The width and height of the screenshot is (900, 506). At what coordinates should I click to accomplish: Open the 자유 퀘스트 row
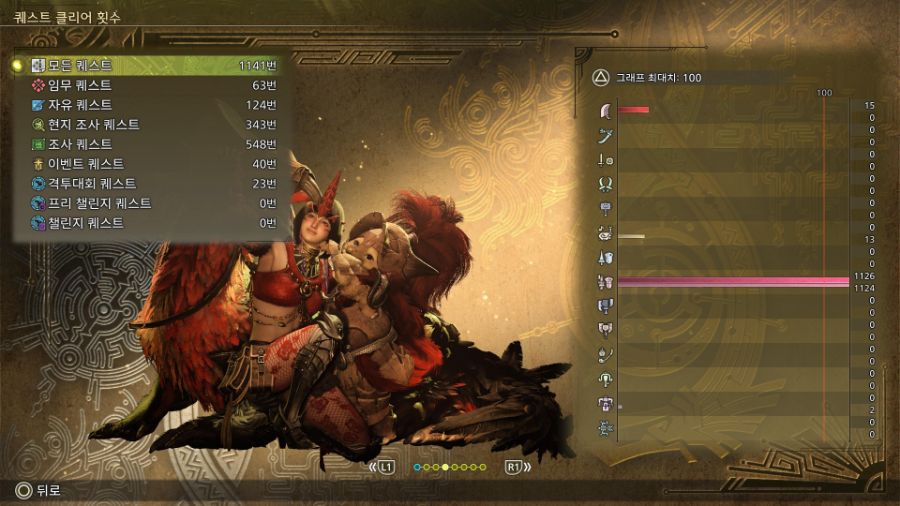coord(150,105)
